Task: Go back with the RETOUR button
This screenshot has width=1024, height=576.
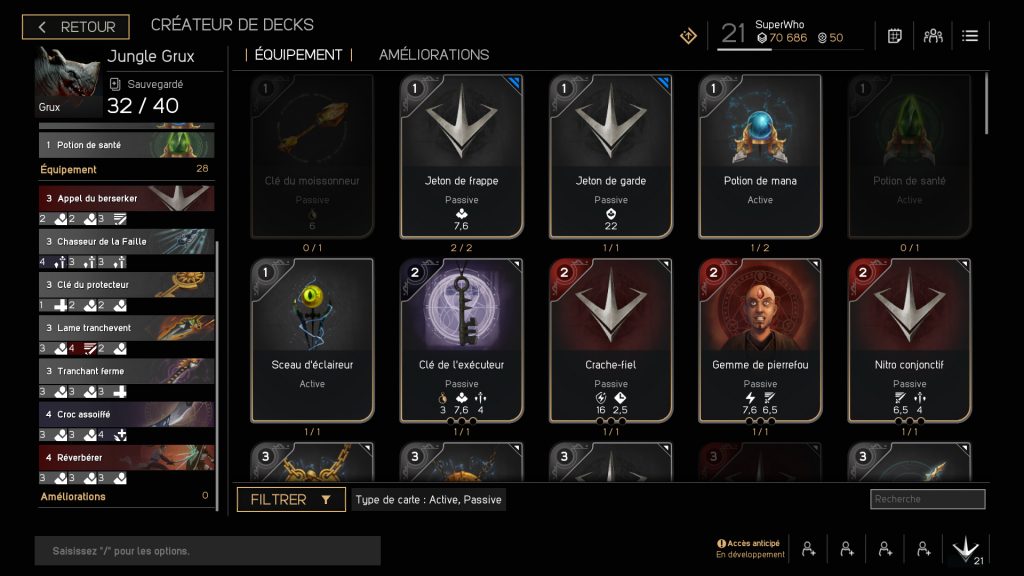Action: tap(76, 27)
